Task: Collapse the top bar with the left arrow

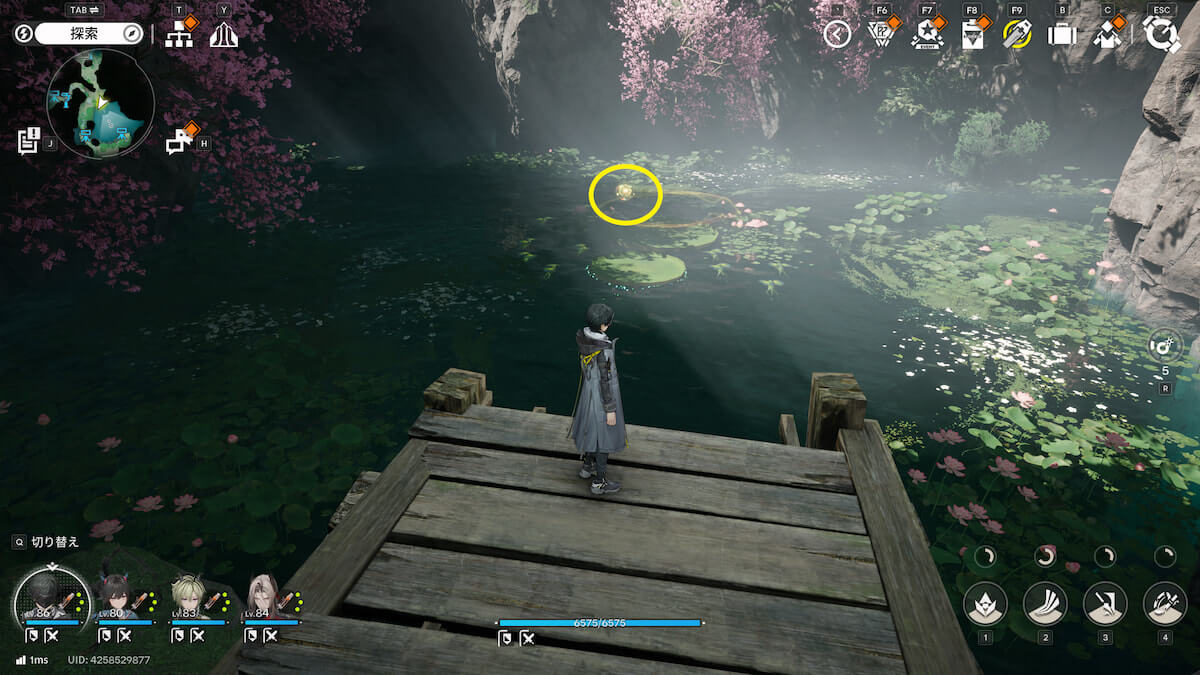Action: (x=837, y=35)
